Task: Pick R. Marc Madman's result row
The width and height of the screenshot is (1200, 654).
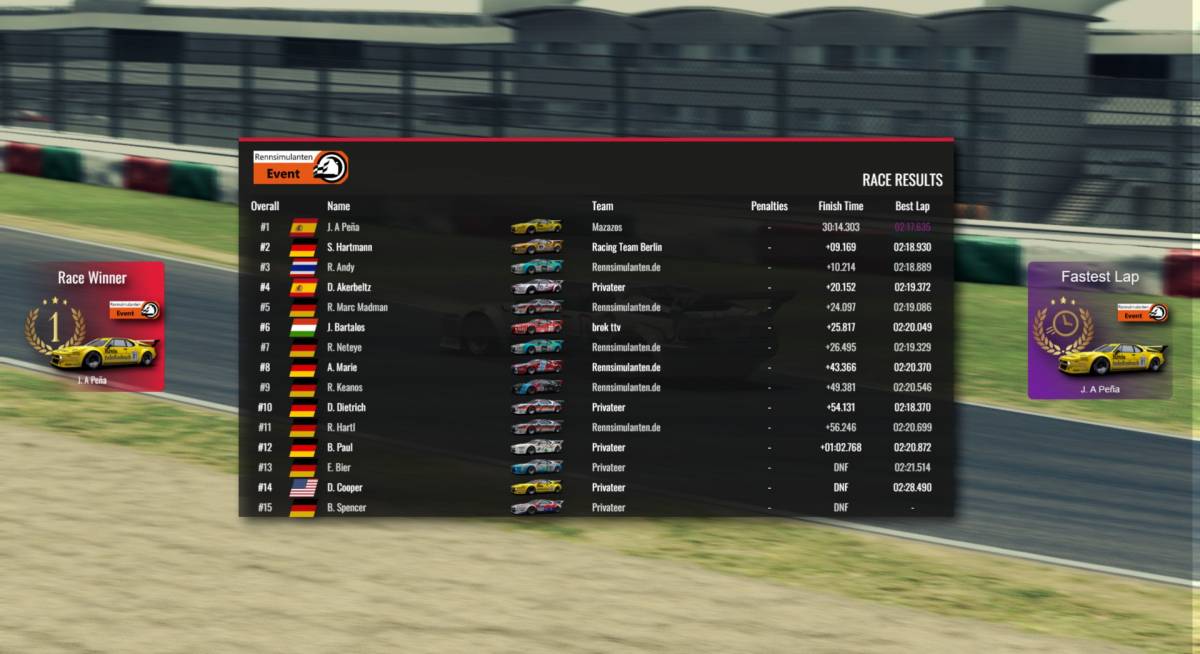Action: point(357,307)
